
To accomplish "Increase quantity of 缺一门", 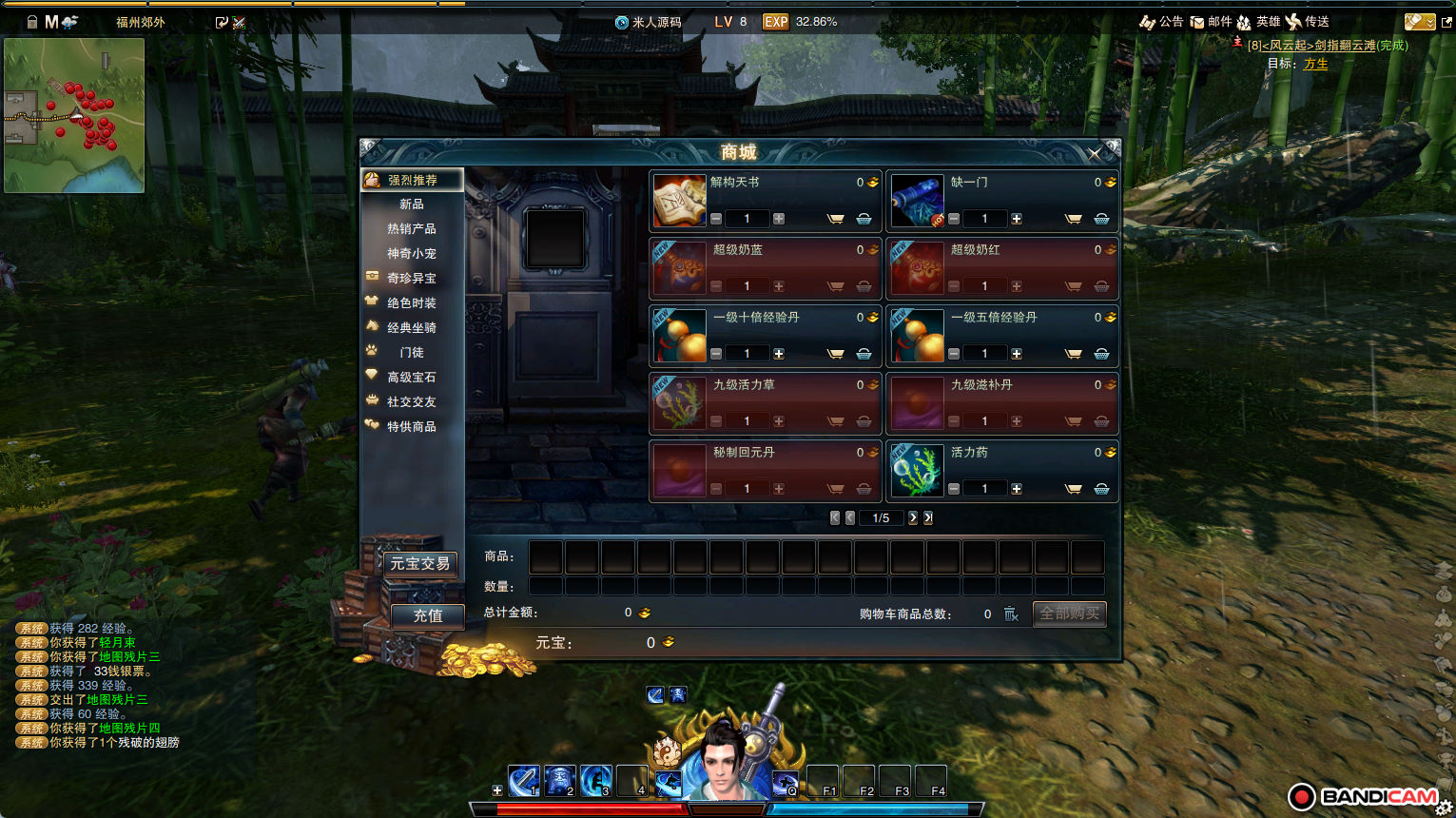I will [1017, 219].
